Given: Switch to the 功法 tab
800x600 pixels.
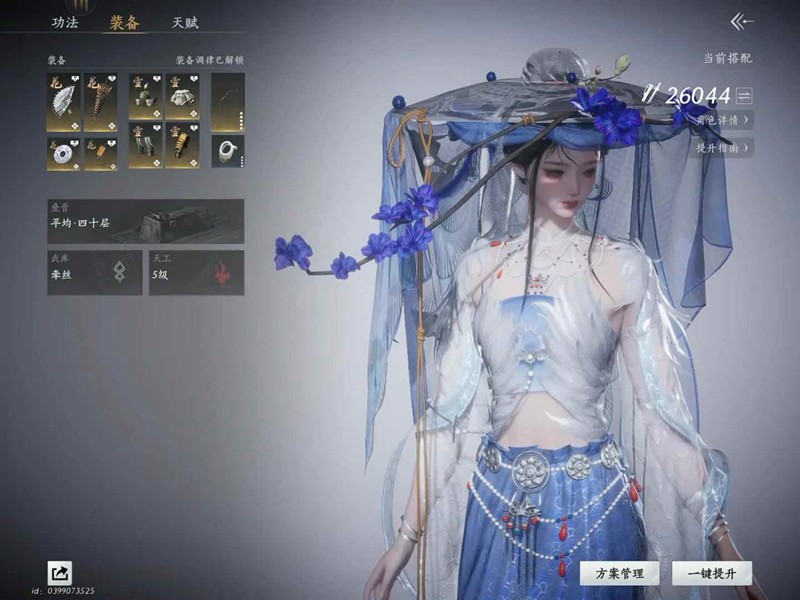Looking at the screenshot, I should pyautogui.click(x=64, y=22).
